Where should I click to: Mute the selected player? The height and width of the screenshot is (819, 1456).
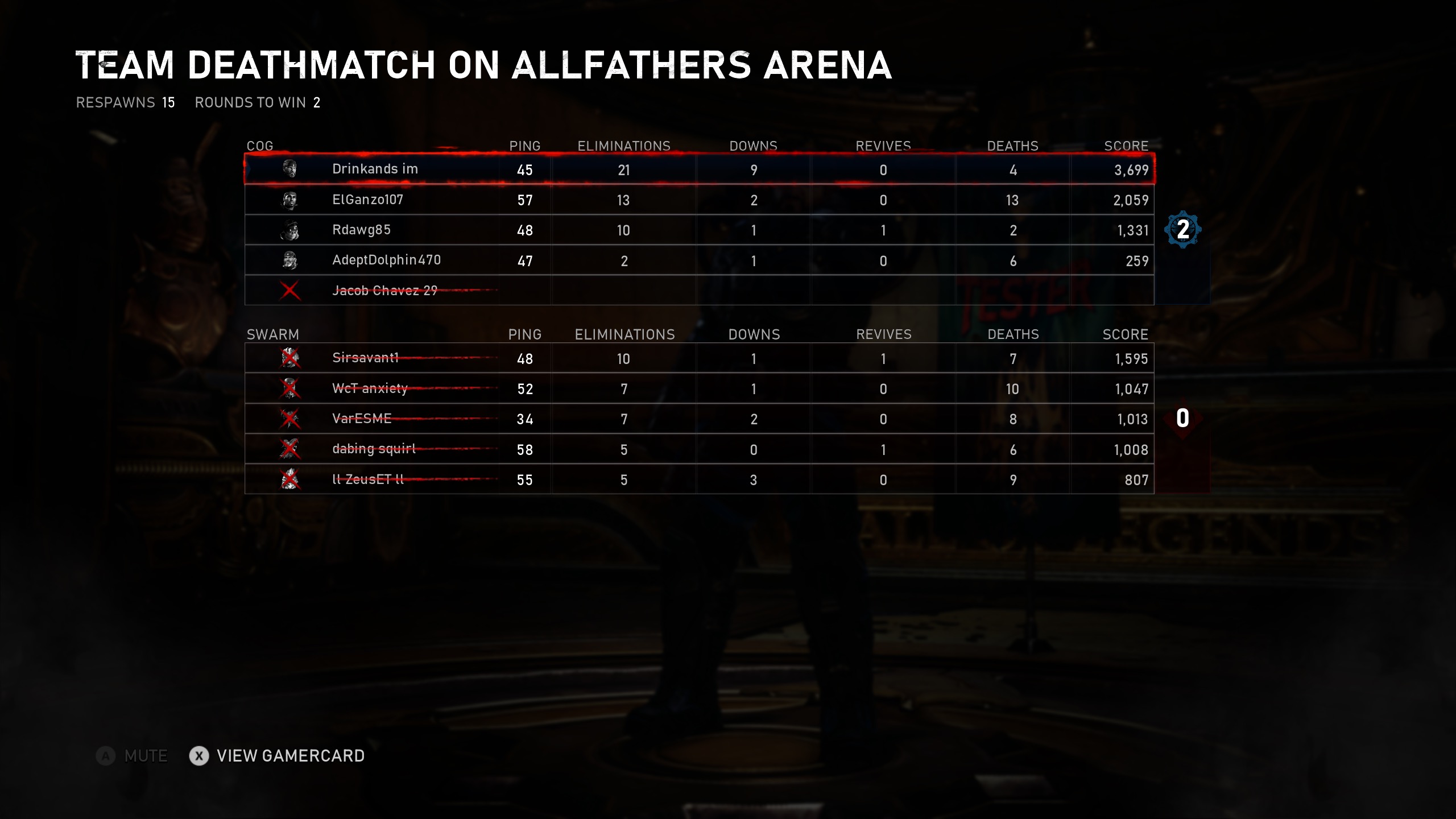coord(133,756)
